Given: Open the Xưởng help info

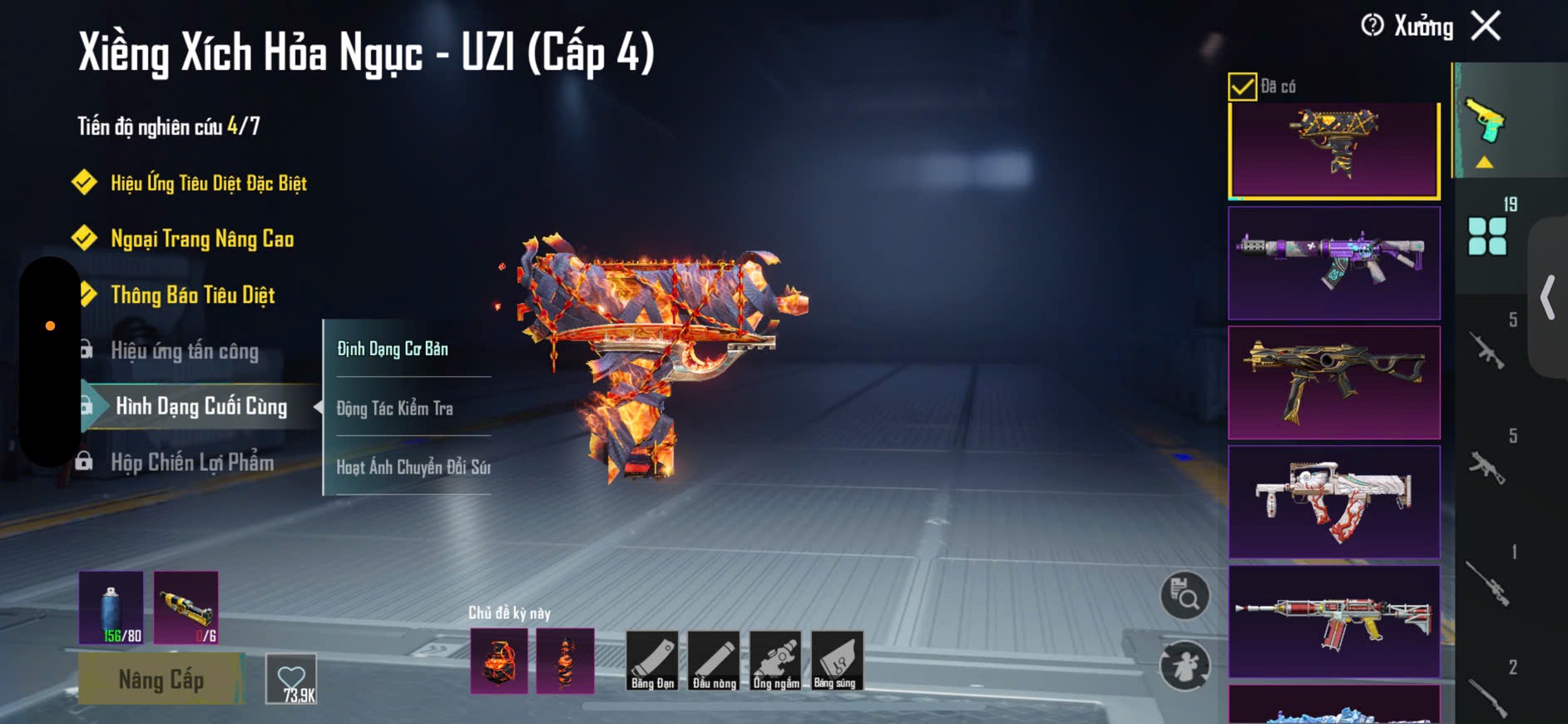Looking at the screenshot, I should pyautogui.click(x=1373, y=26).
